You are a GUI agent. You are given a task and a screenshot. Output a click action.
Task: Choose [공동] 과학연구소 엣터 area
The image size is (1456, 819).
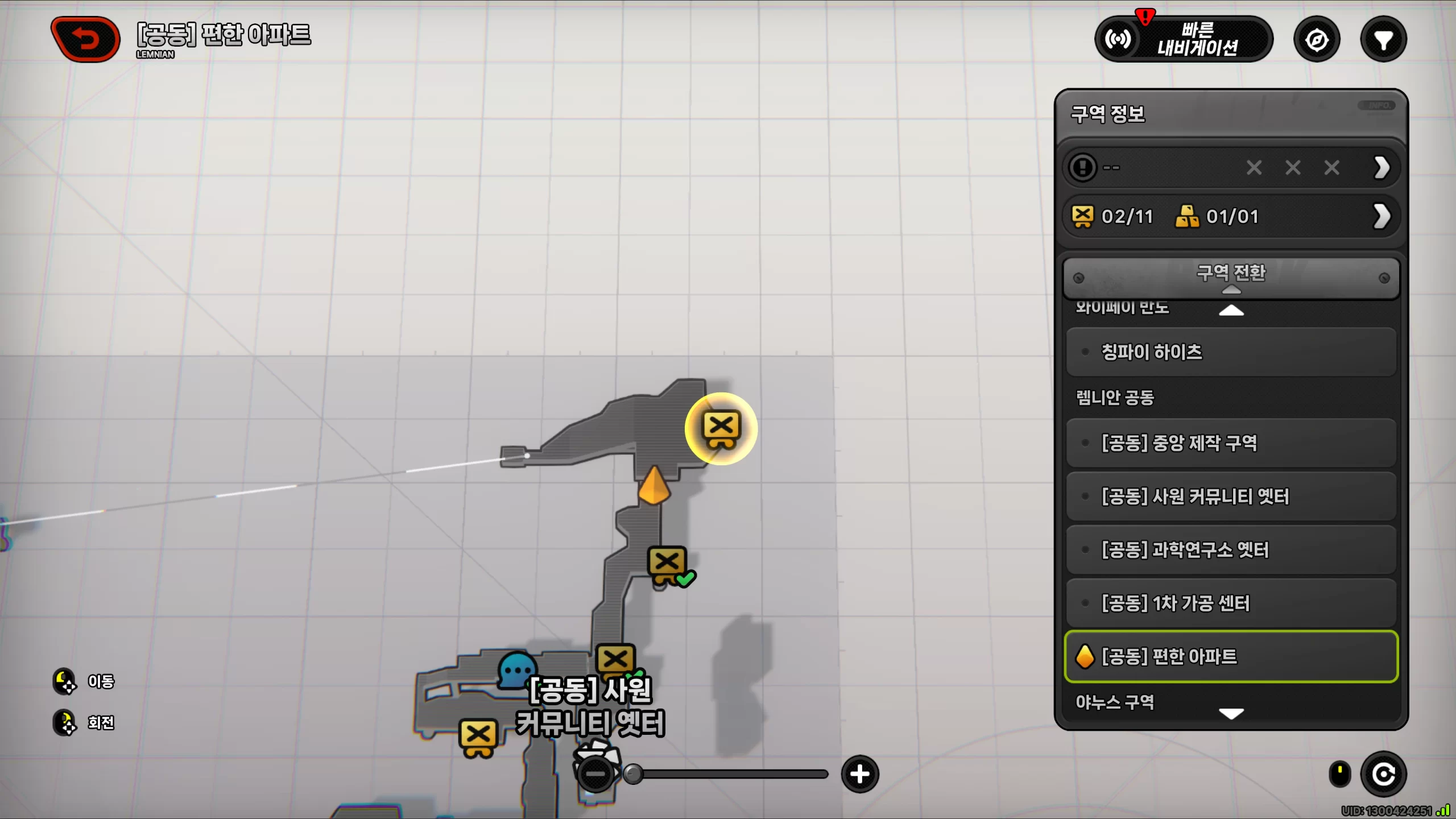[1231, 550]
